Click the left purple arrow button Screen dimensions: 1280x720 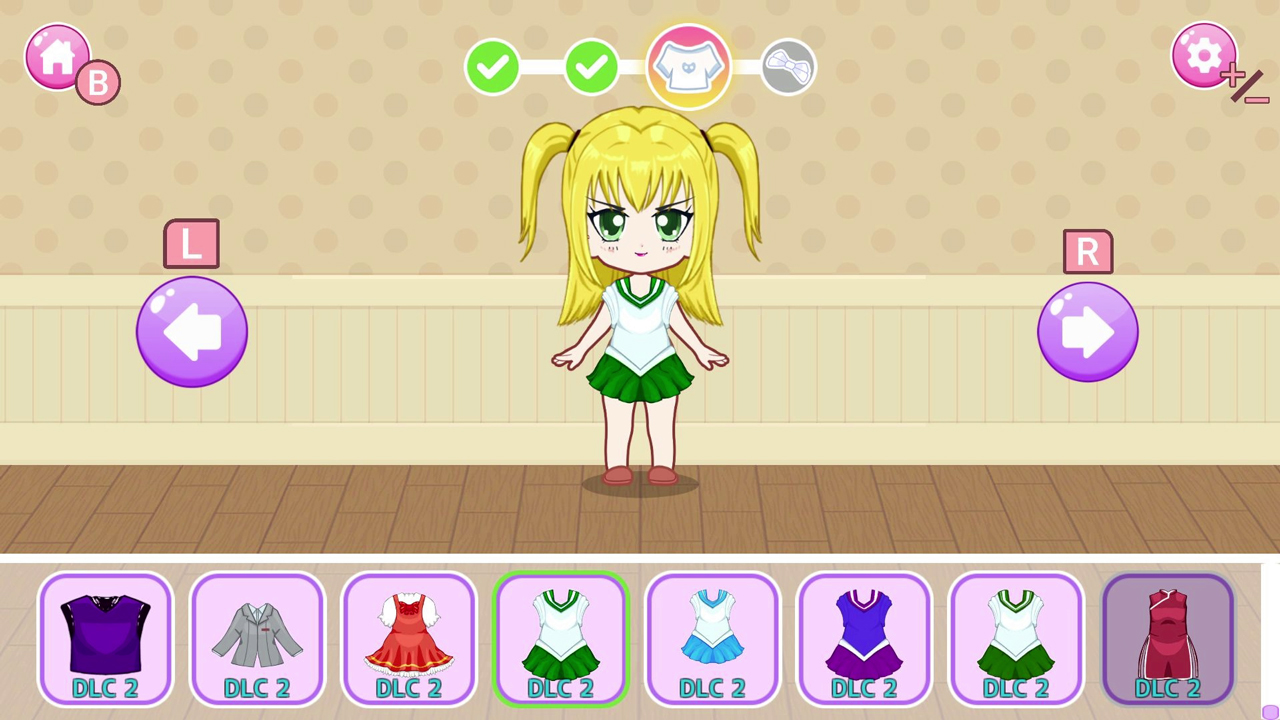pyautogui.click(x=191, y=331)
